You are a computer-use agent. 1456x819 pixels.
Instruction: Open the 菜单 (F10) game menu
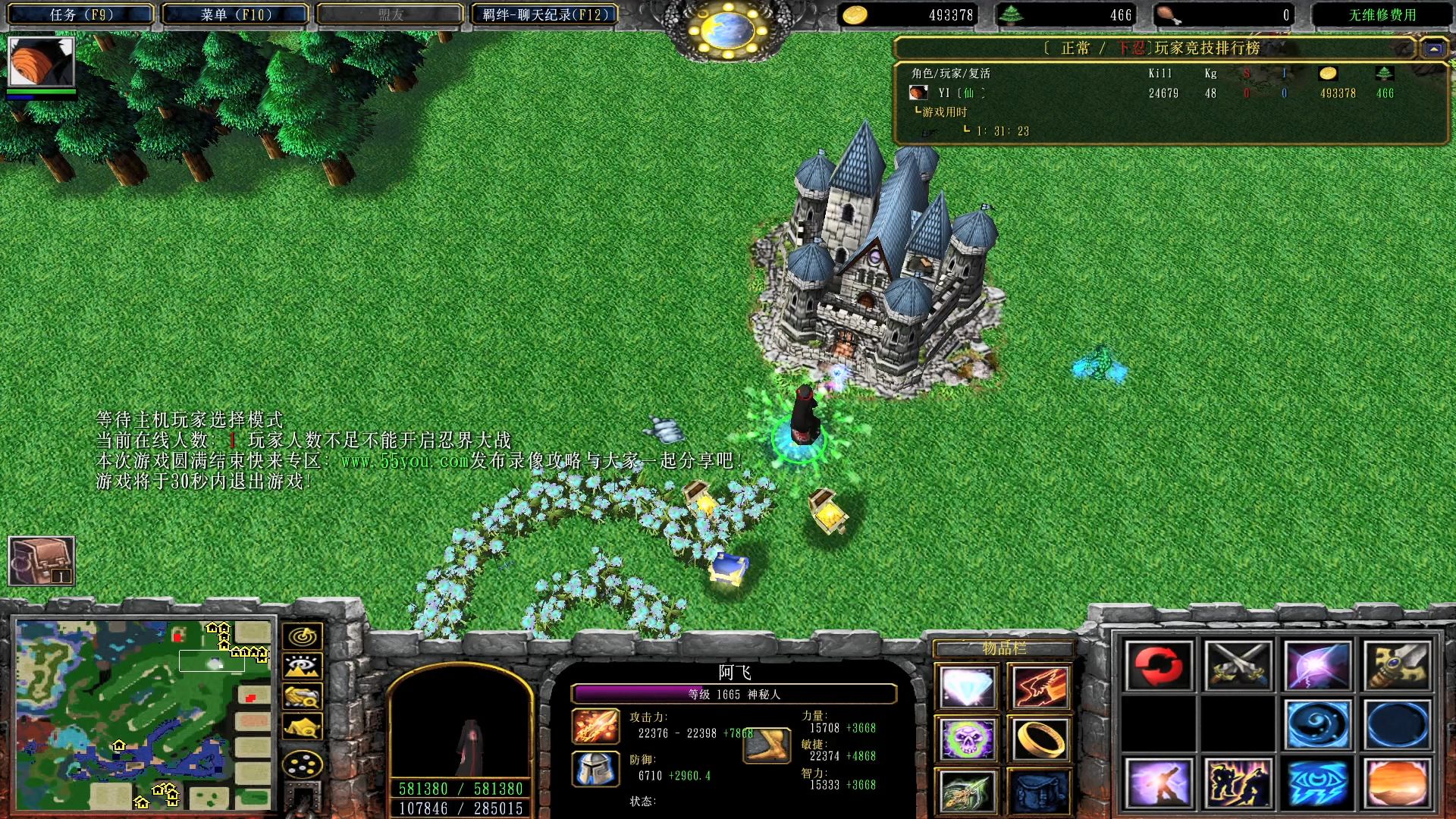[235, 14]
